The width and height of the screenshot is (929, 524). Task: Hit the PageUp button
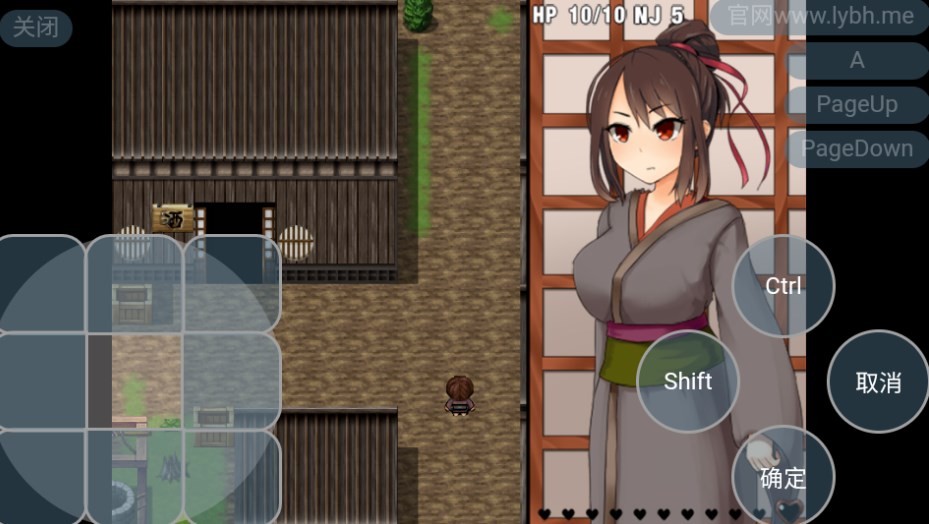[x=857, y=104]
